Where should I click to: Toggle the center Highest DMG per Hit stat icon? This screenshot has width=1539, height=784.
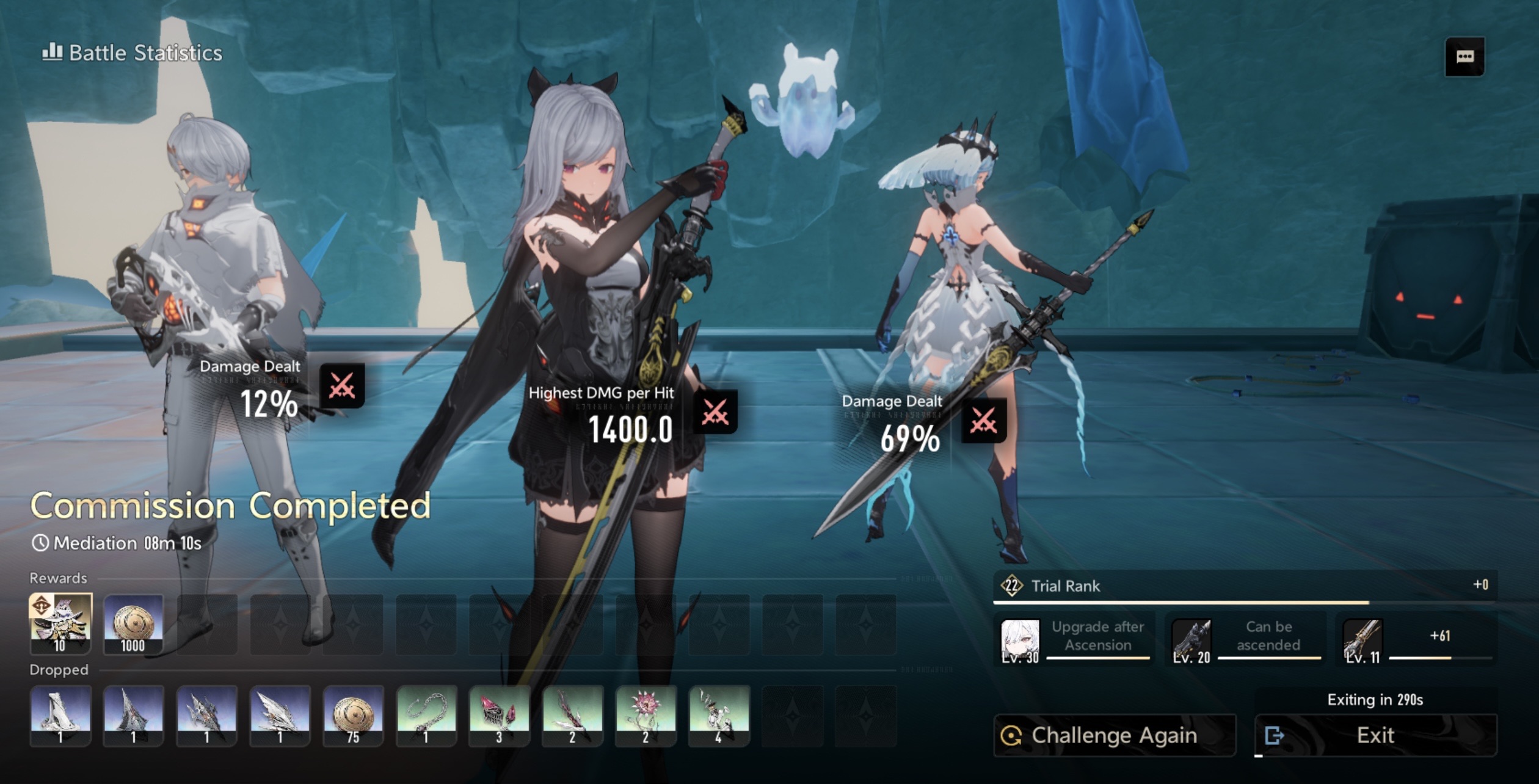pyautogui.click(x=715, y=412)
